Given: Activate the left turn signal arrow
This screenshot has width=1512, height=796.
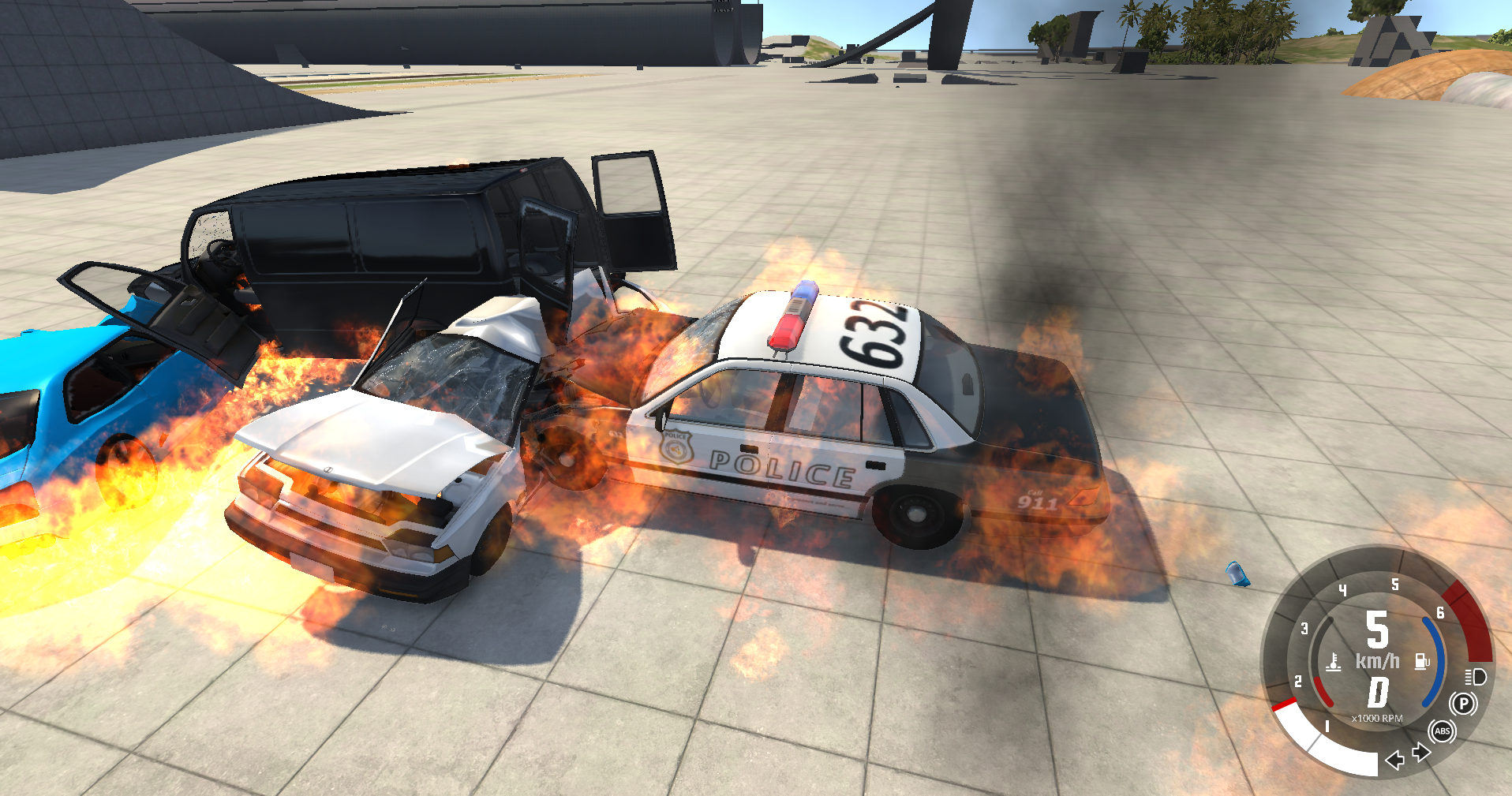Looking at the screenshot, I should (1395, 760).
